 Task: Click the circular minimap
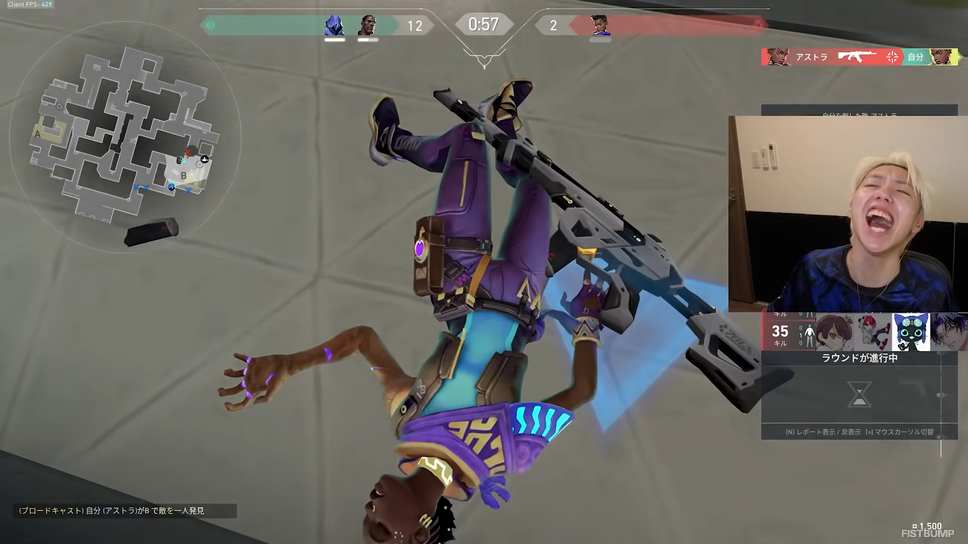coord(125,138)
